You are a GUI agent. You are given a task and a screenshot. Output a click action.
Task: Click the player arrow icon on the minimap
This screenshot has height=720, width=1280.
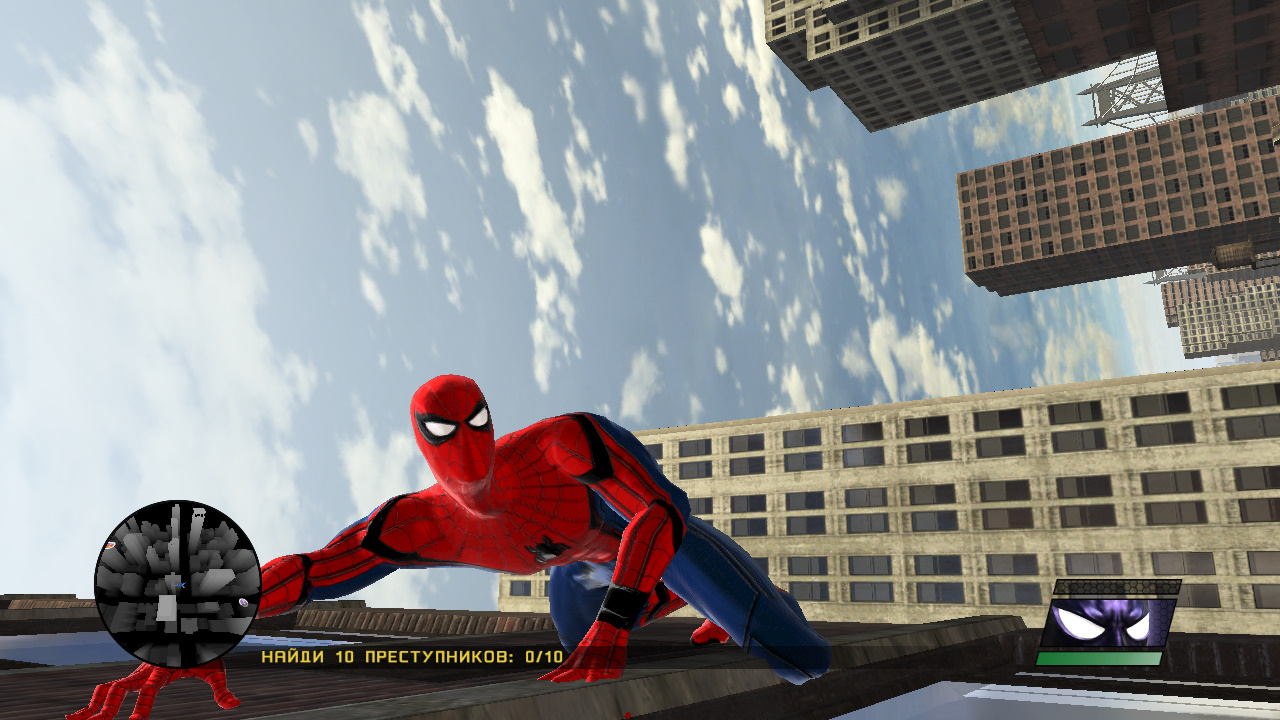181,585
